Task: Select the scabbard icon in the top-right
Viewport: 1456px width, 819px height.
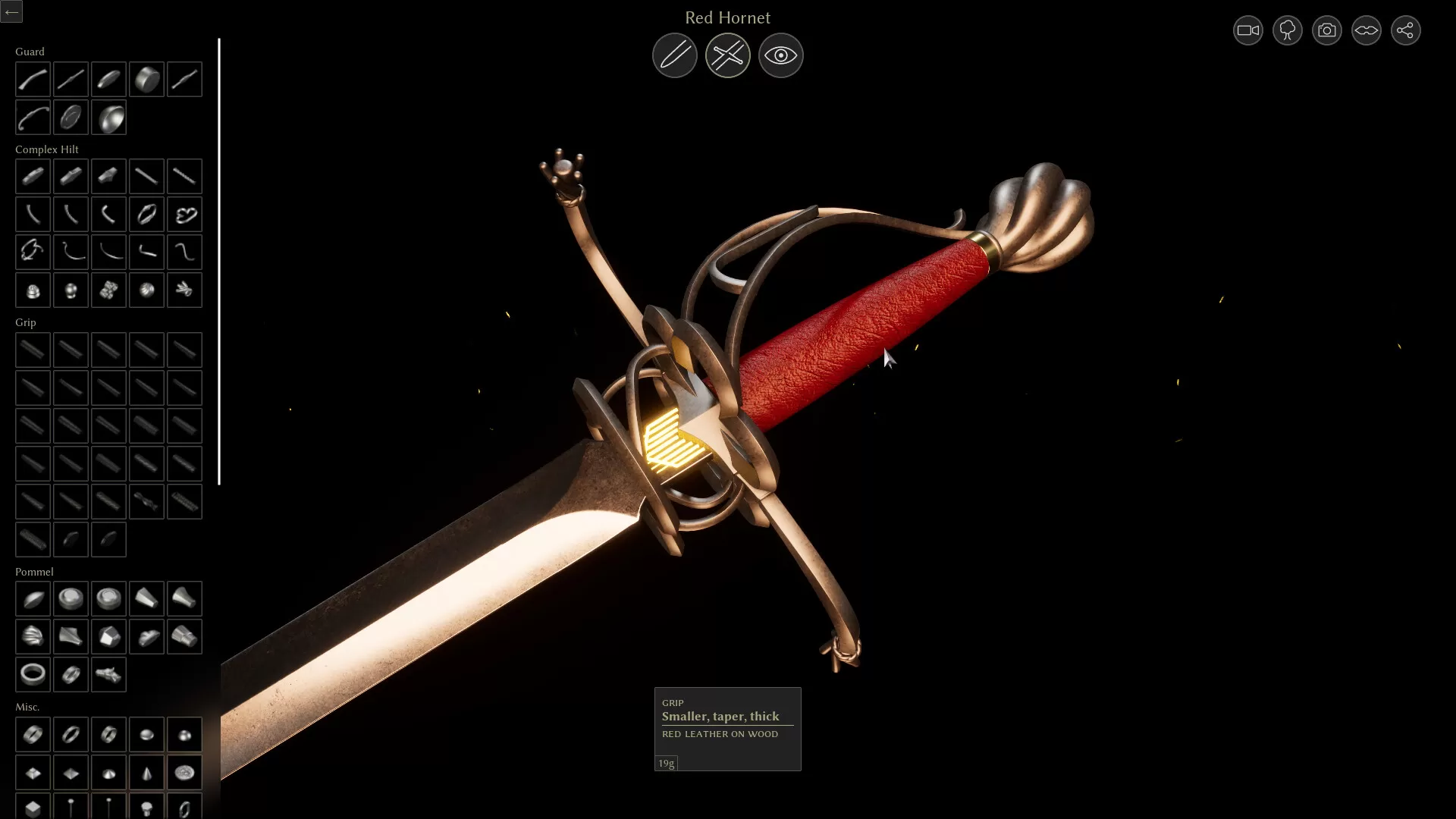Action: point(1366,30)
